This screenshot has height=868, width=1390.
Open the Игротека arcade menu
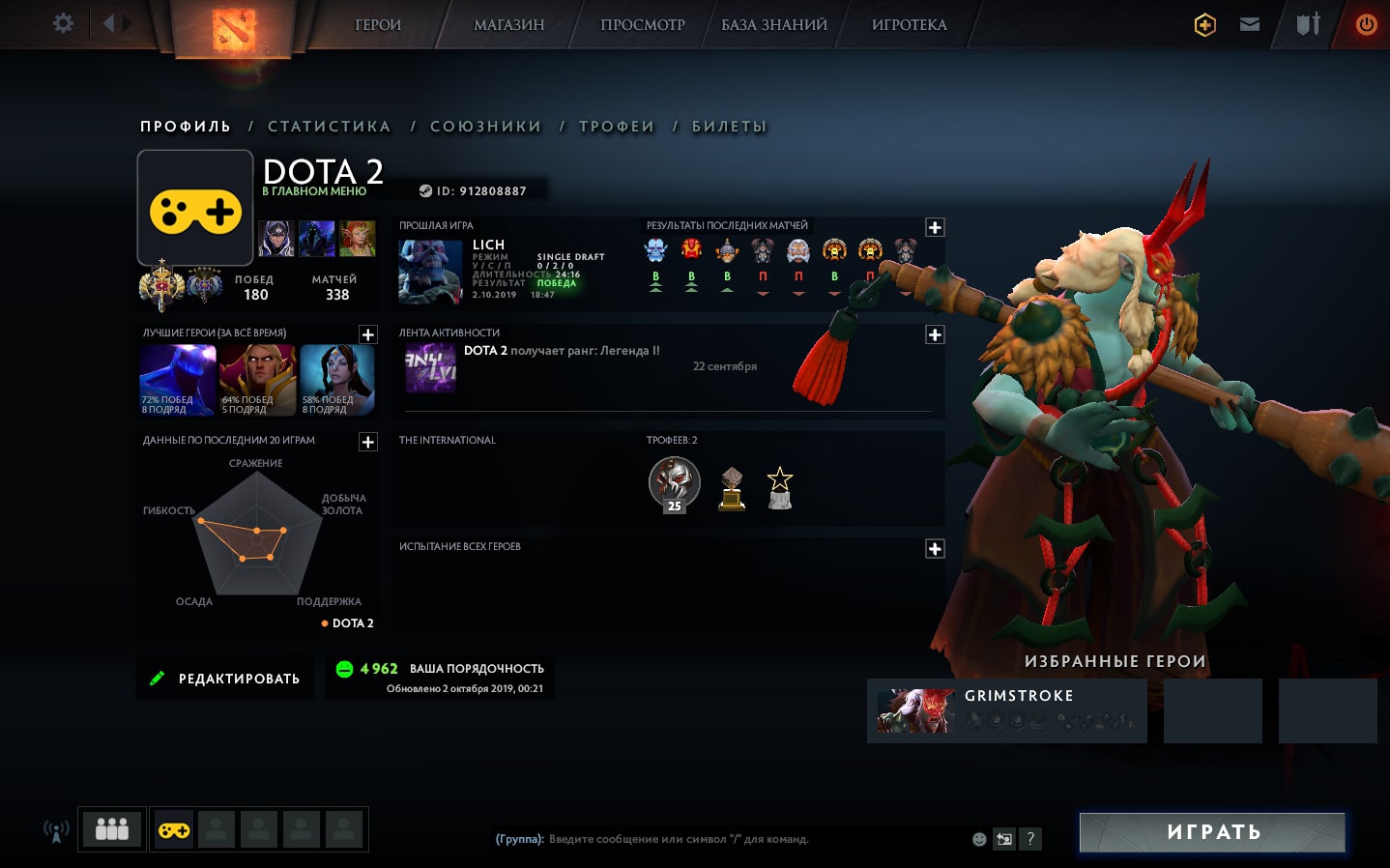coord(909,25)
